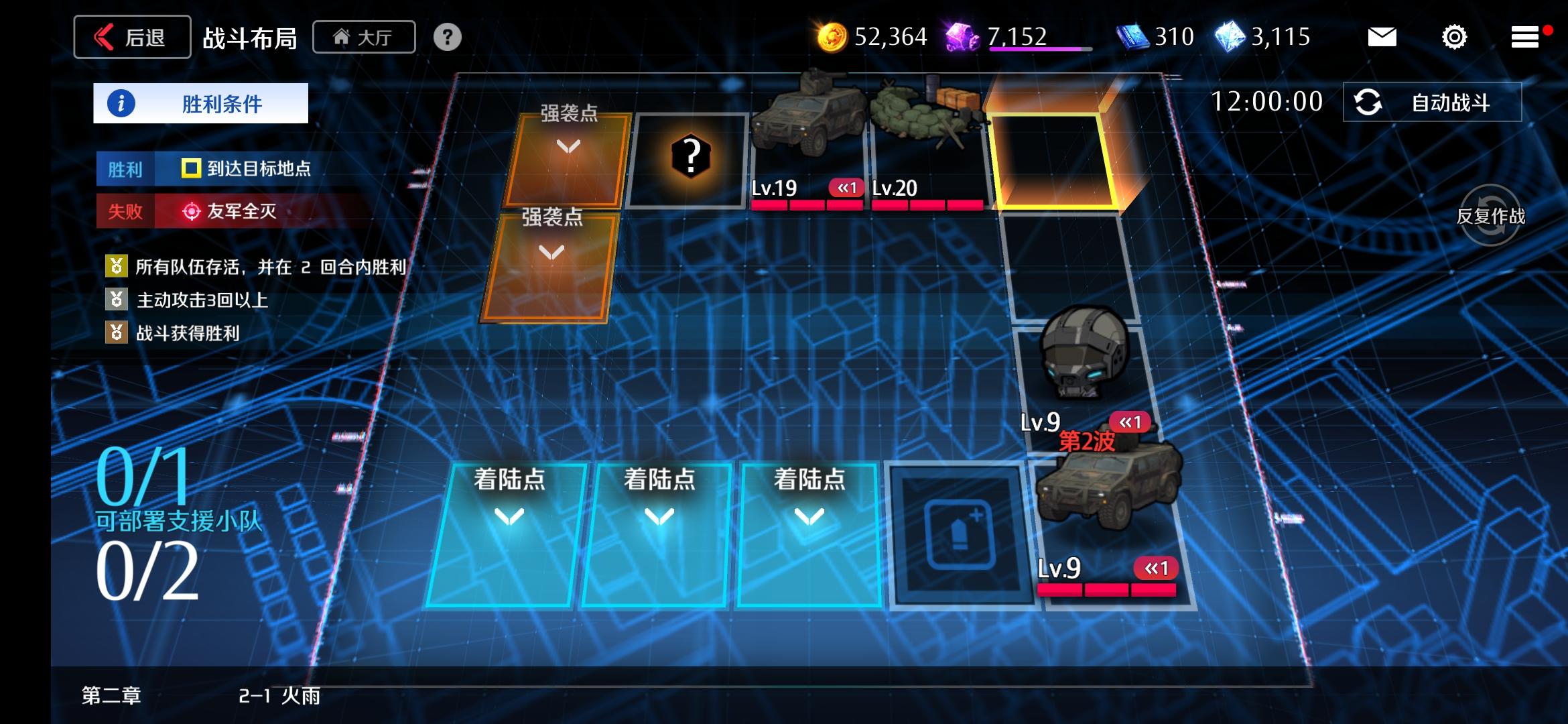This screenshot has width=1568, height=724.
Task: Expand the middle 着陆点 landing point chevron
Action: (x=660, y=518)
